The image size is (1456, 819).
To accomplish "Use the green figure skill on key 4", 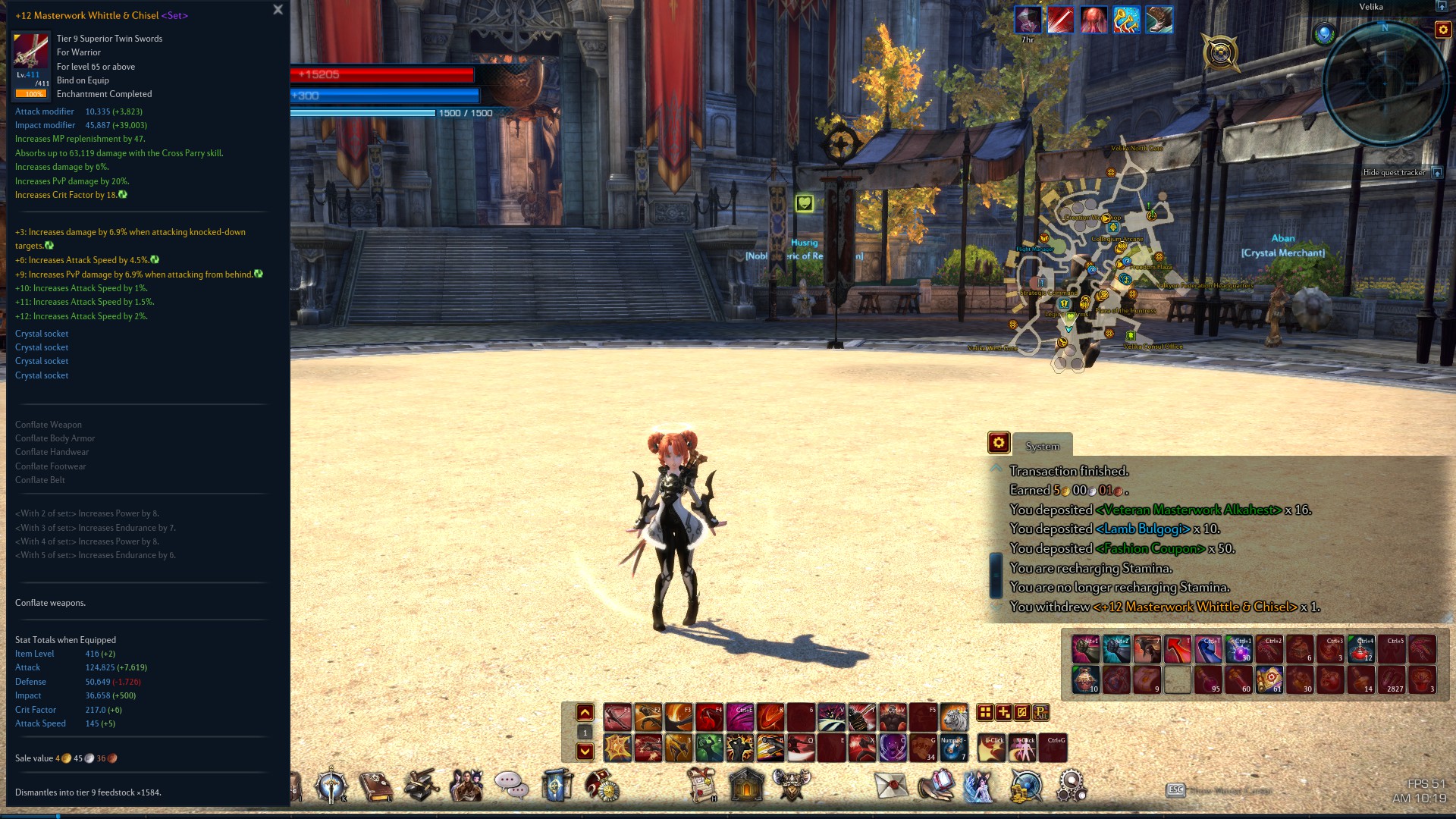I will click(x=709, y=748).
